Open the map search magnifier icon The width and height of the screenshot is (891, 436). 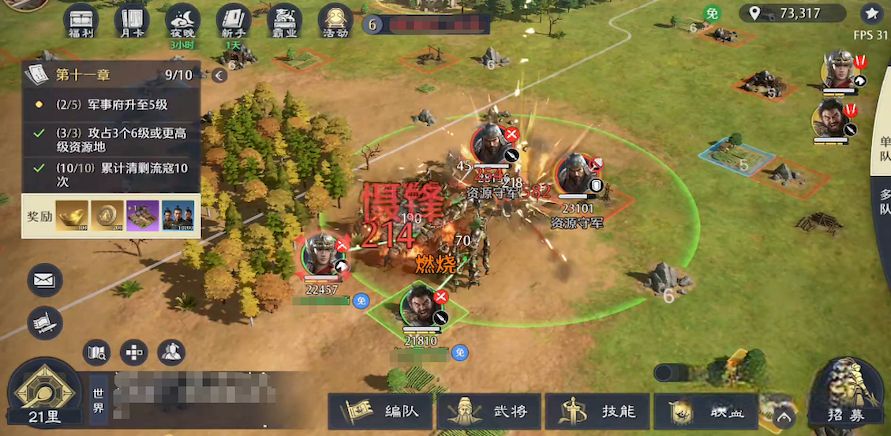(x=97, y=352)
